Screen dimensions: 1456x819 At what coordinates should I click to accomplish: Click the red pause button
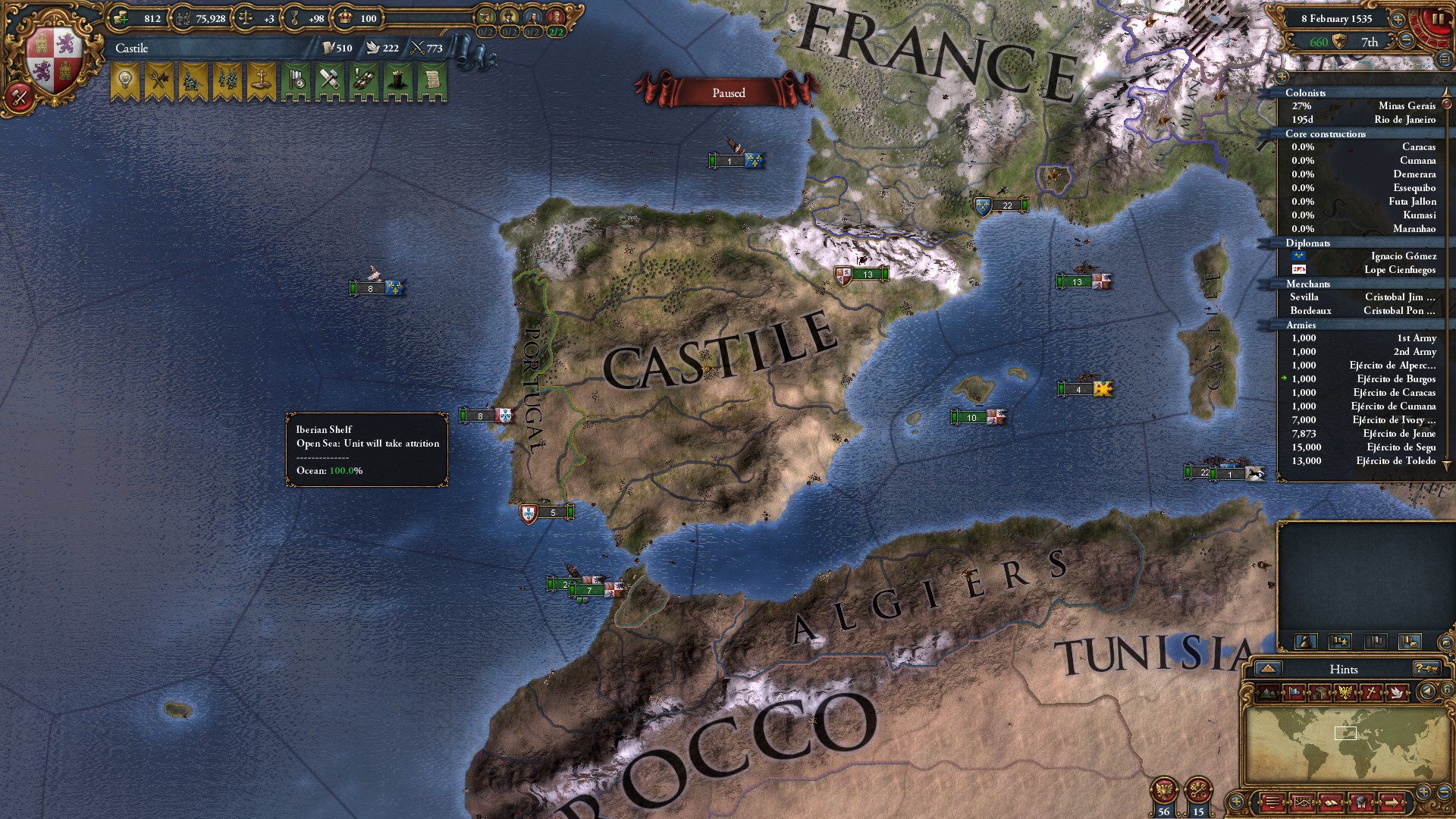pos(1437,20)
